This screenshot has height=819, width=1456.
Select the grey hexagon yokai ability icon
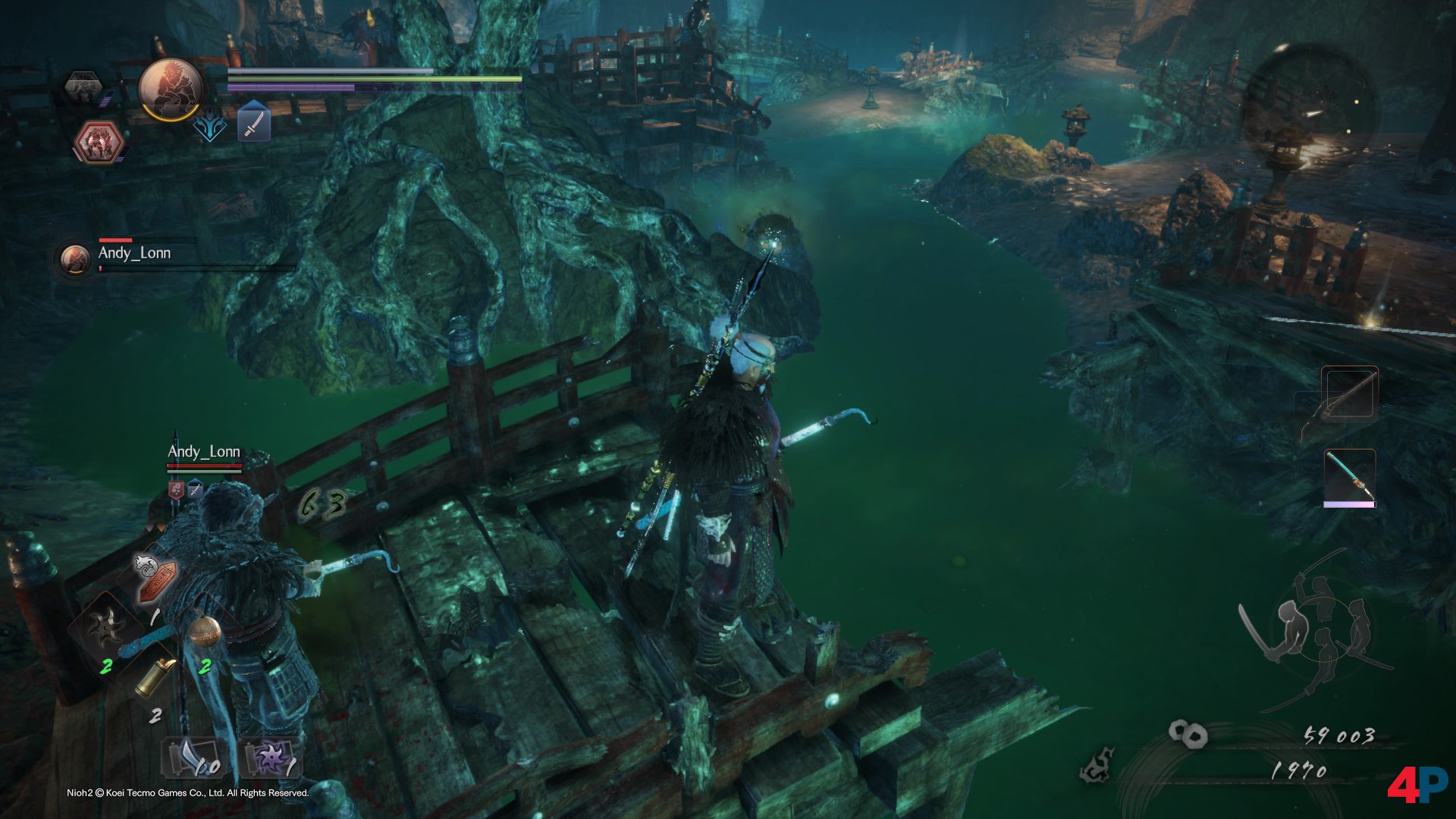tap(83, 88)
